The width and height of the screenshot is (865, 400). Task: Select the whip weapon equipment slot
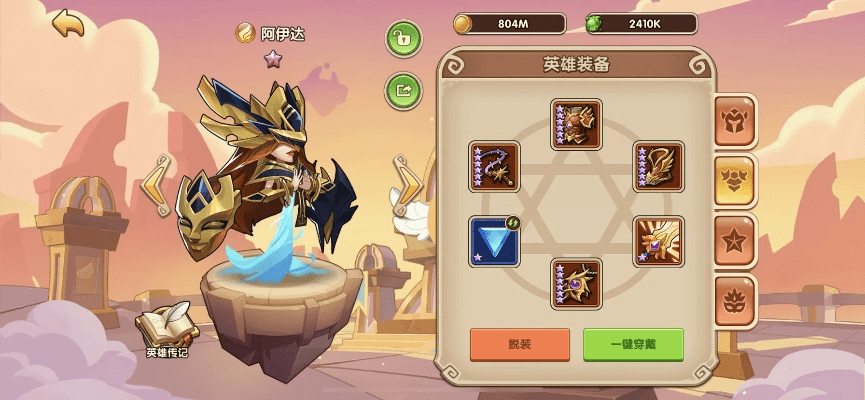tap(494, 166)
